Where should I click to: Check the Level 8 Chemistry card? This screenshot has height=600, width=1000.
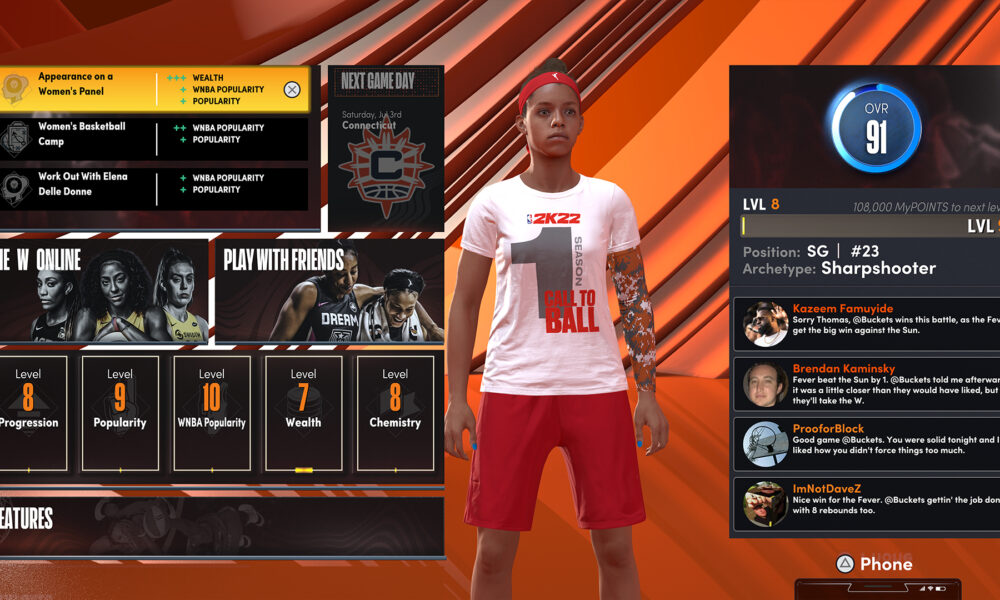point(395,412)
